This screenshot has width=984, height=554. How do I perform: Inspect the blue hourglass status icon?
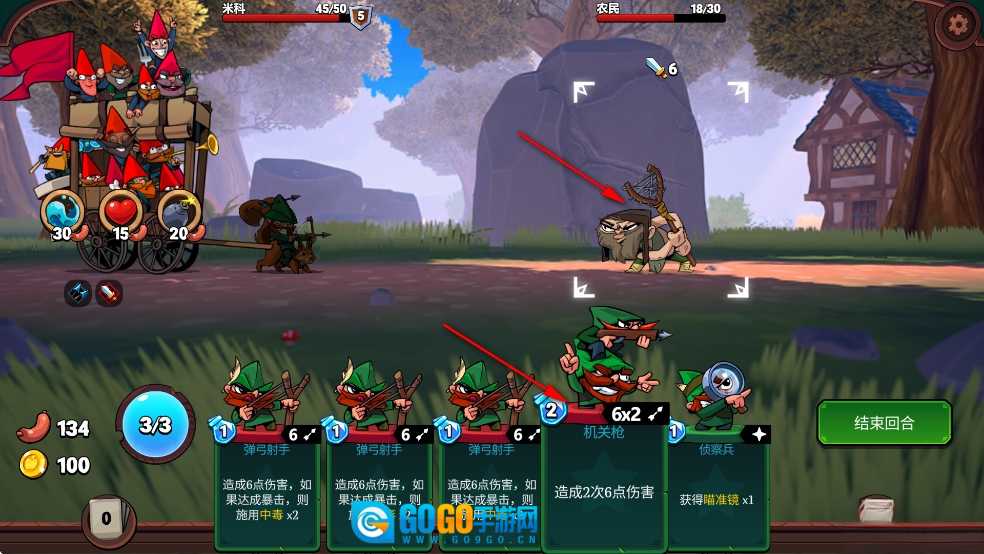click(78, 293)
